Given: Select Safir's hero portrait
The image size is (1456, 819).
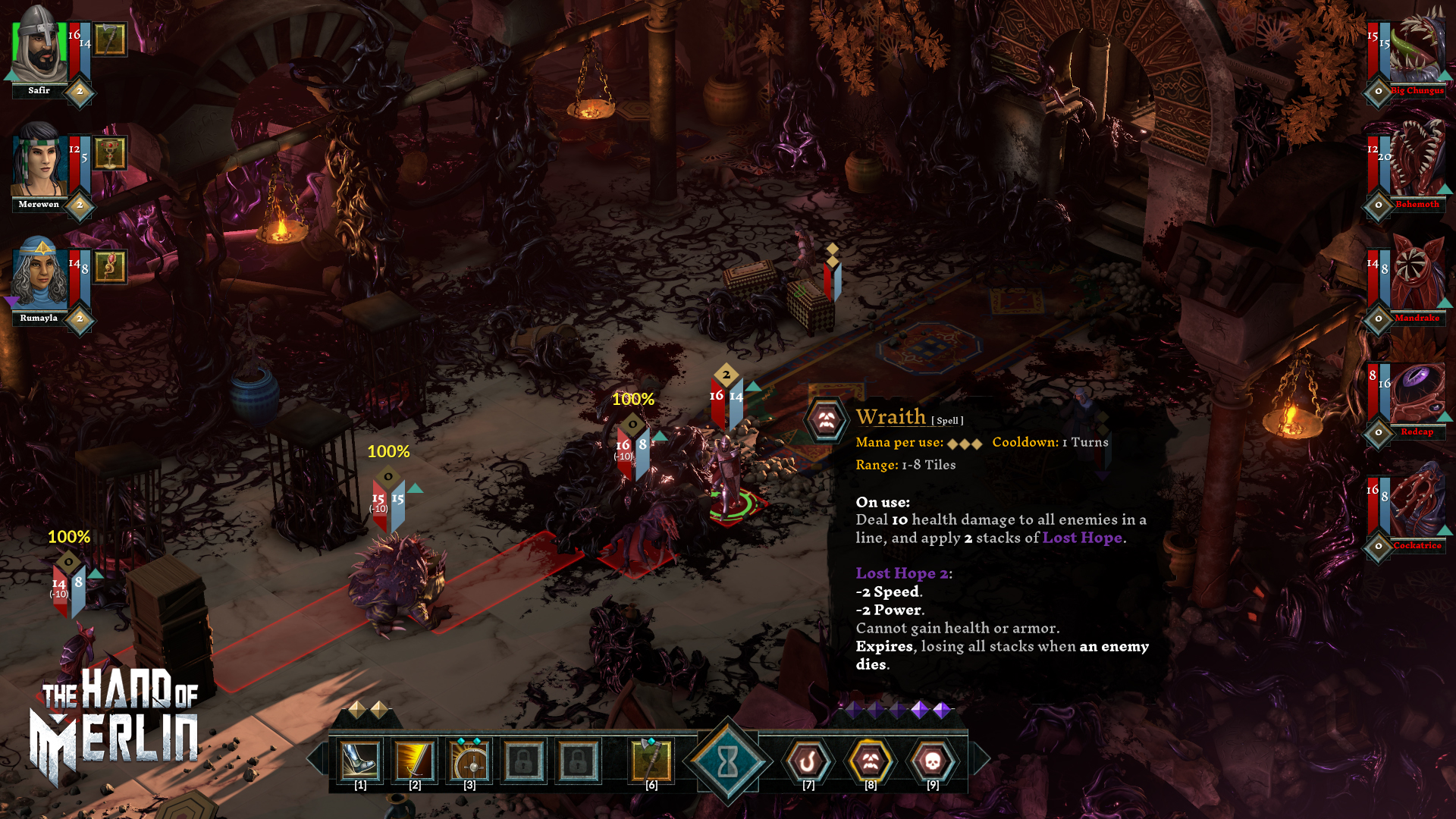Looking at the screenshot, I should 39,47.
